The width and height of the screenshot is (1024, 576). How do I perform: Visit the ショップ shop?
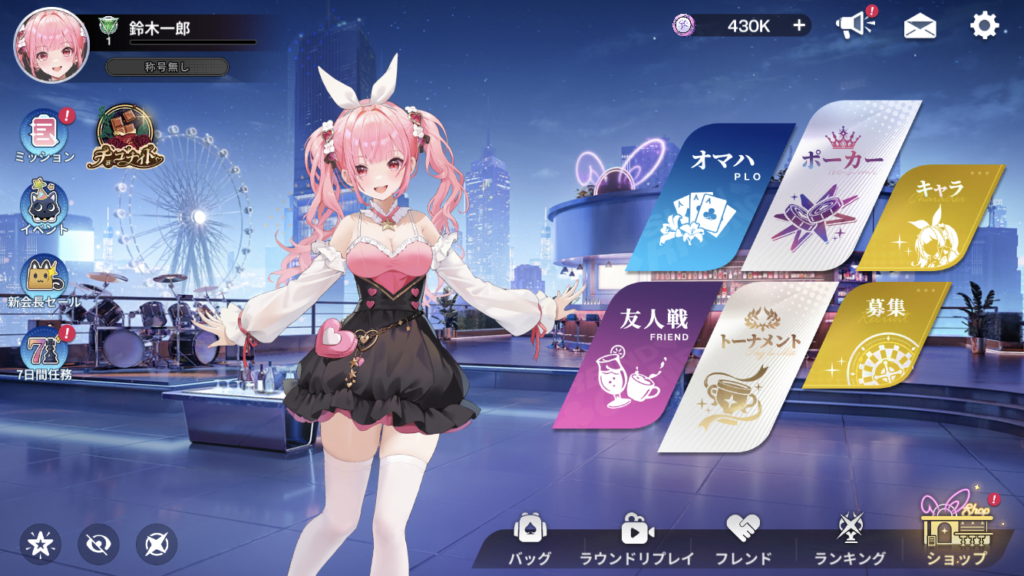[955, 535]
